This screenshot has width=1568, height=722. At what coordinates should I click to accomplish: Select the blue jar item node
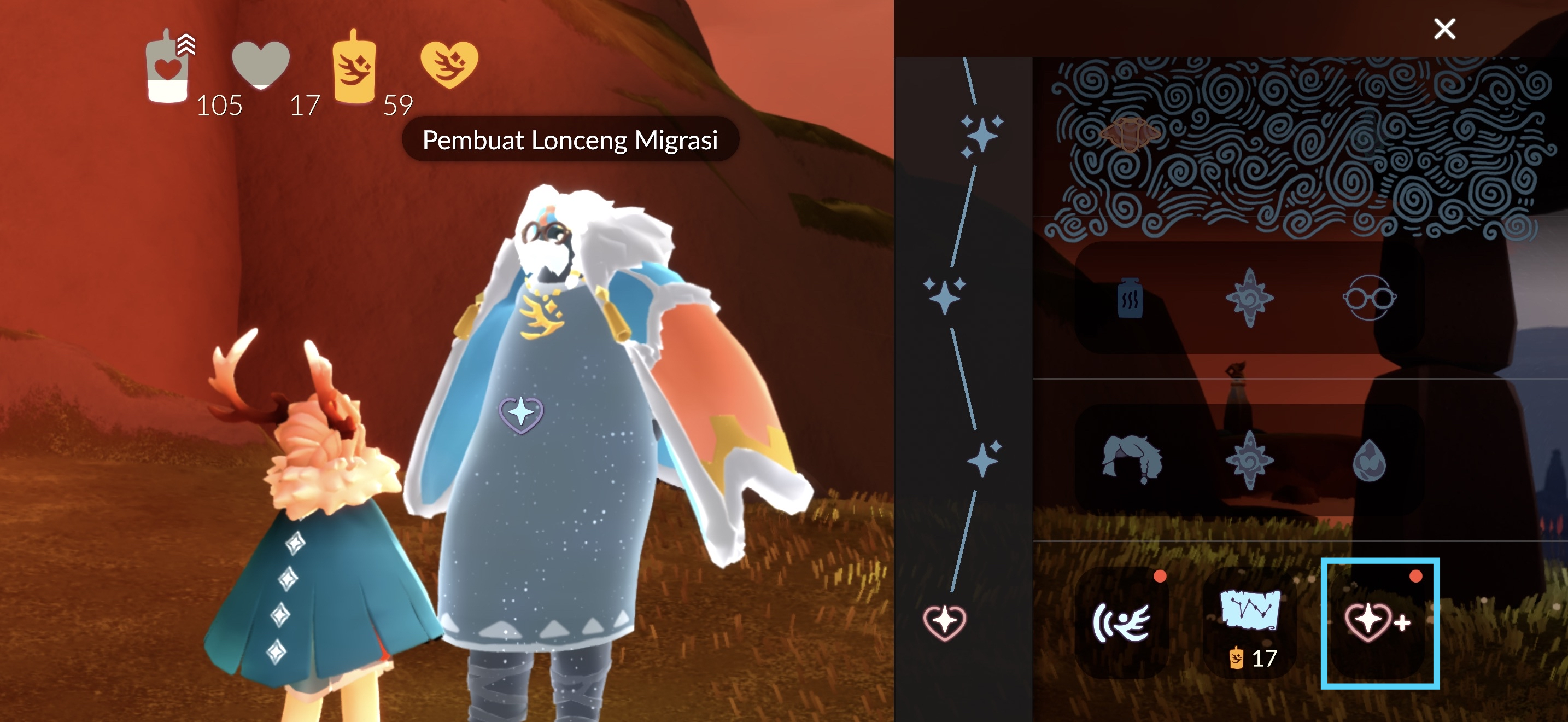(1130, 298)
